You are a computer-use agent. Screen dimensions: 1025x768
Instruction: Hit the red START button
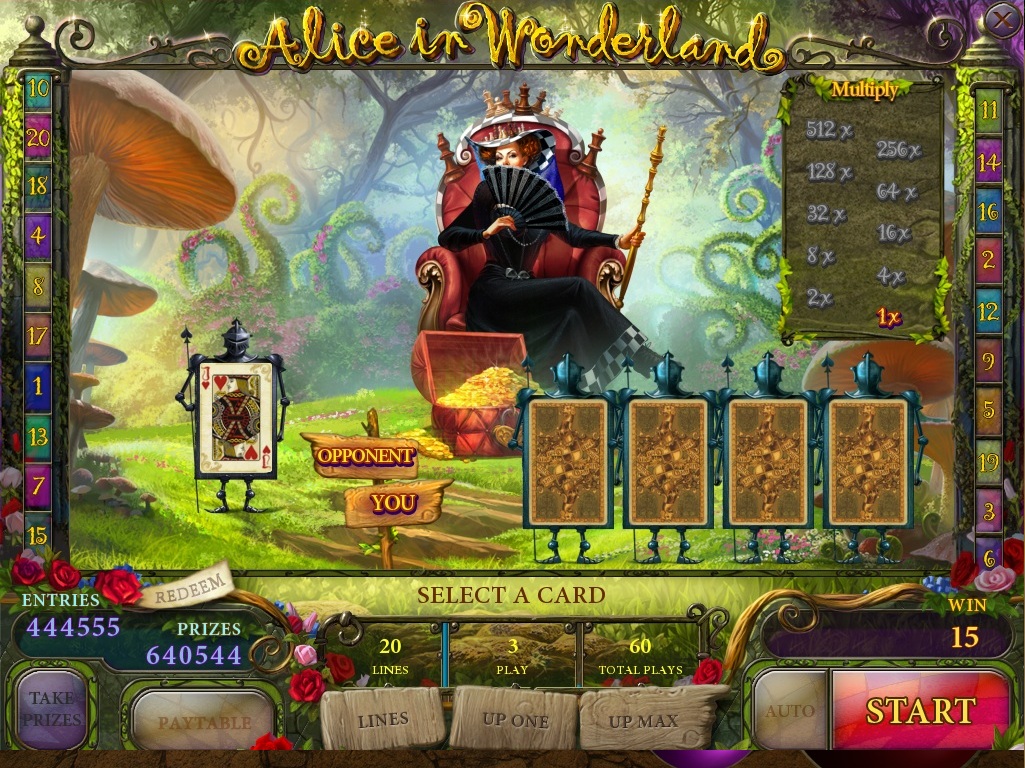920,710
